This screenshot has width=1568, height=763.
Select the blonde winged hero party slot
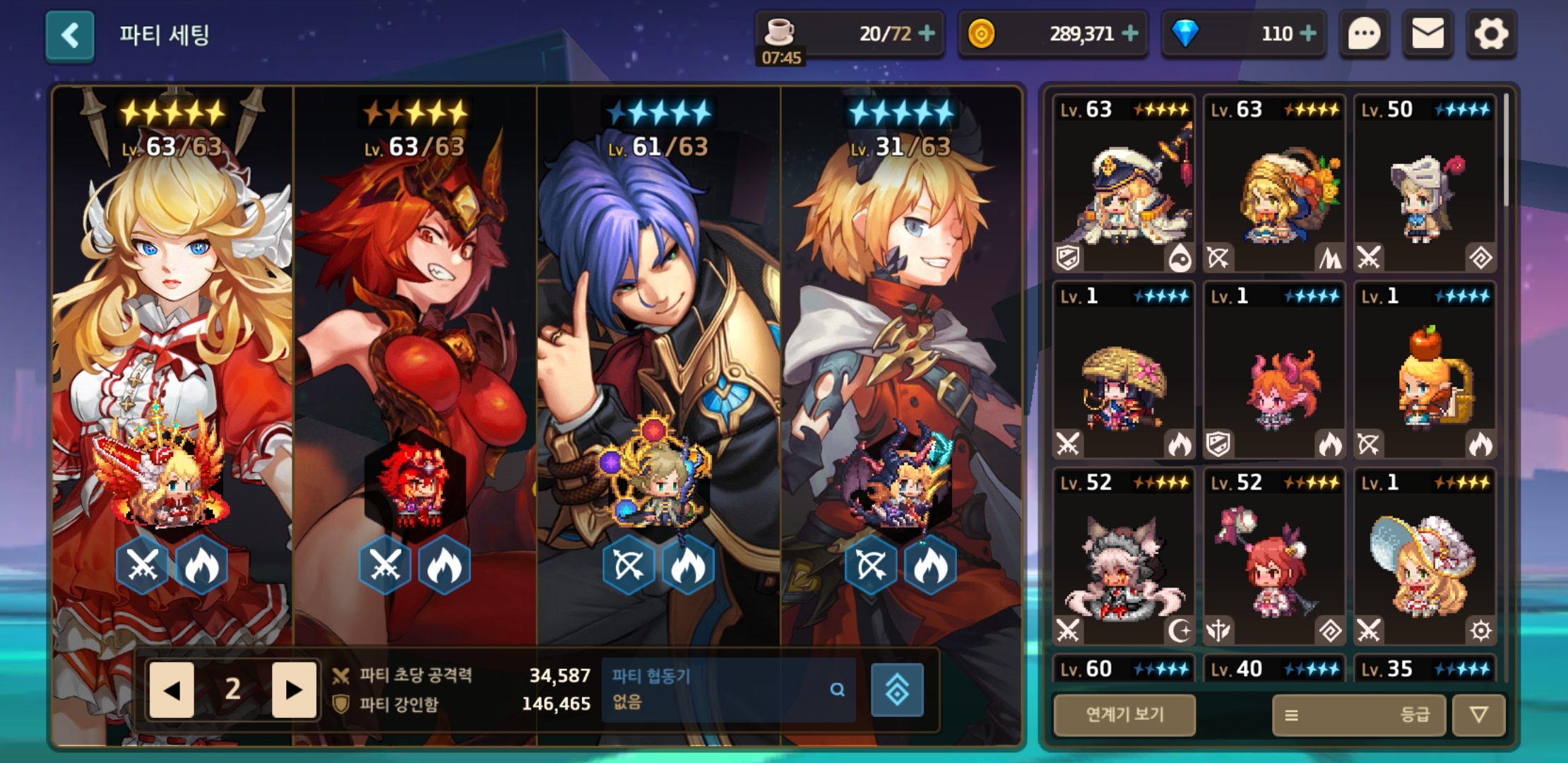point(172,353)
